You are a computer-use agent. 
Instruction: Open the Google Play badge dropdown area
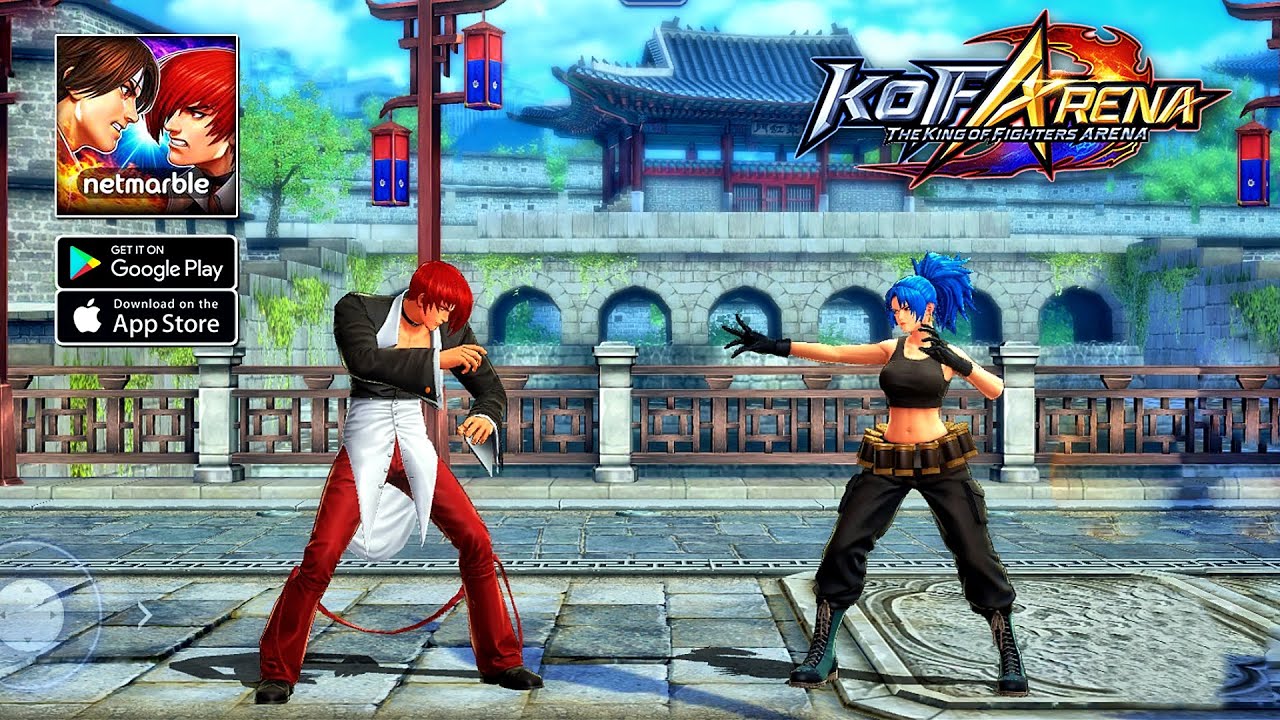[x=148, y=261]
